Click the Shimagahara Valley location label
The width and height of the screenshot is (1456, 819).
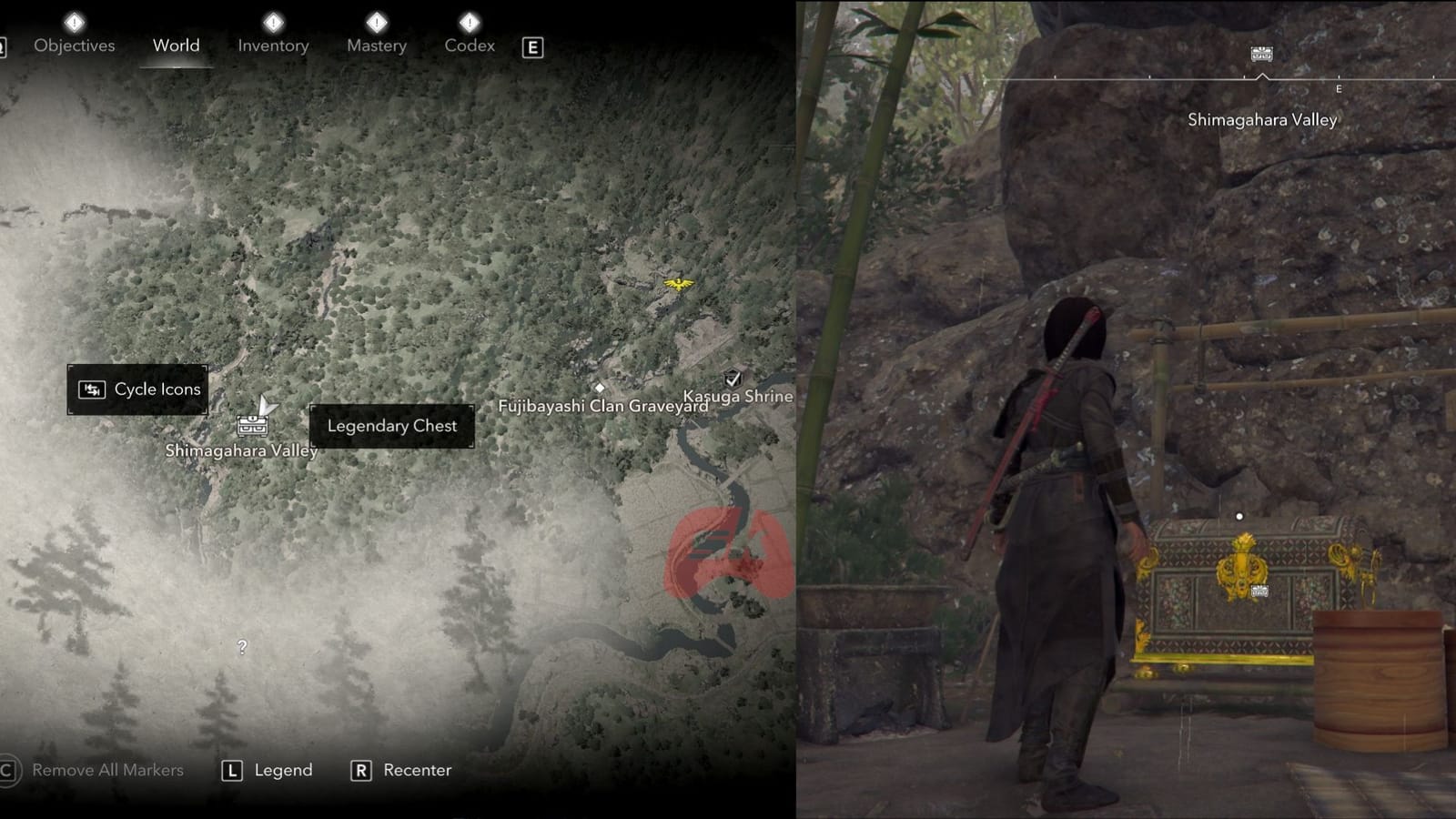242,449
